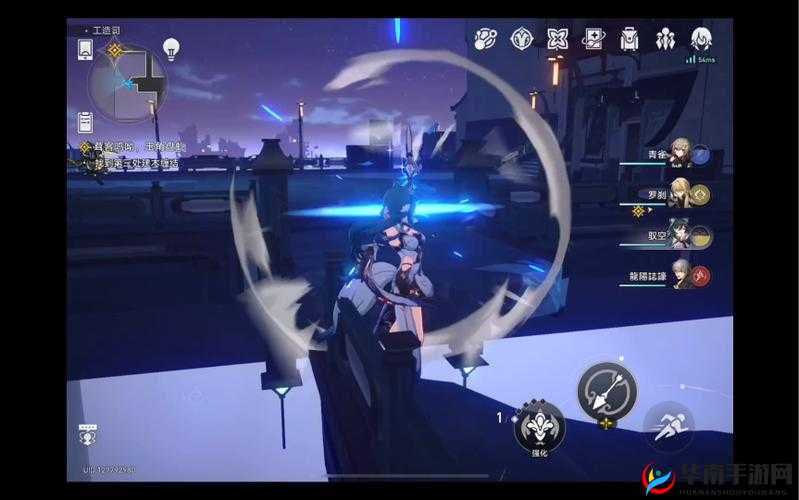Open the mission clipboard icon
Screen dimensions: 799x500
click(84, 121)
